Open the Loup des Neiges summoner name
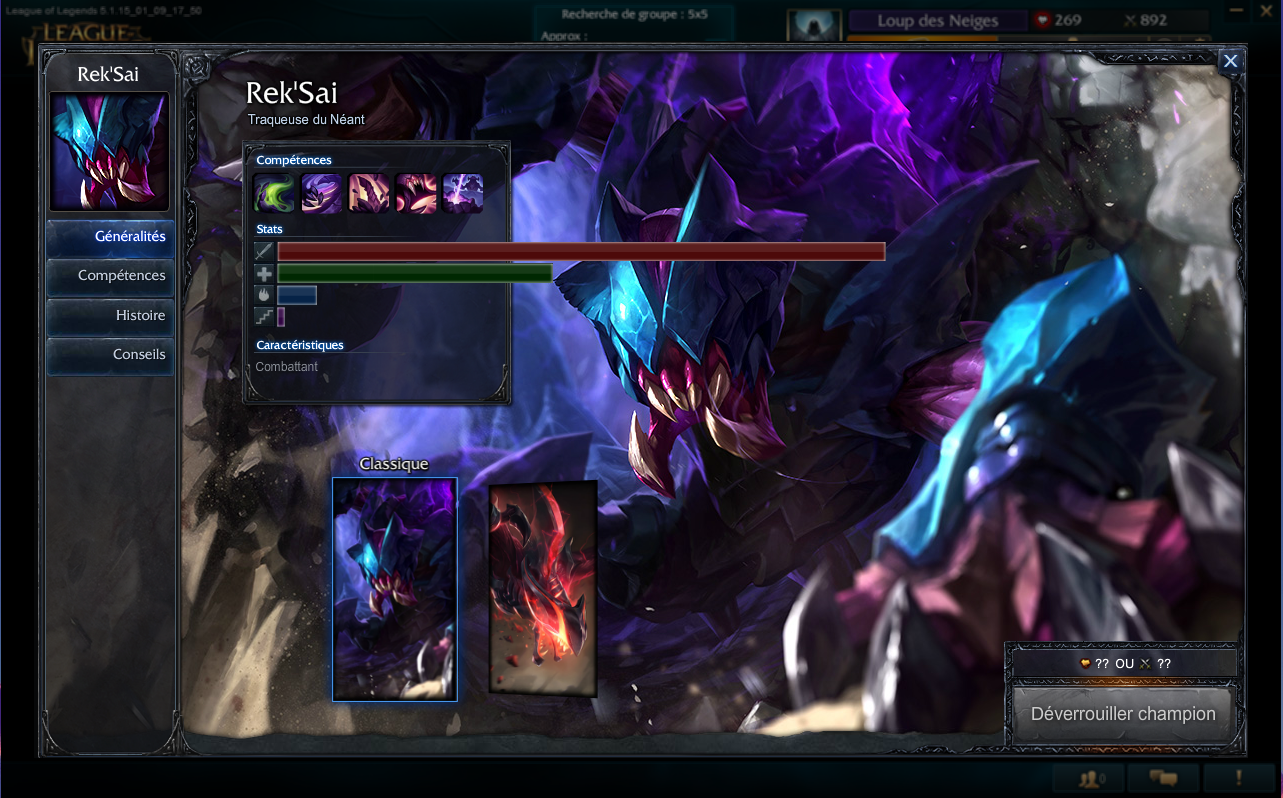The image size is (1283, 798). click(936, 20)
